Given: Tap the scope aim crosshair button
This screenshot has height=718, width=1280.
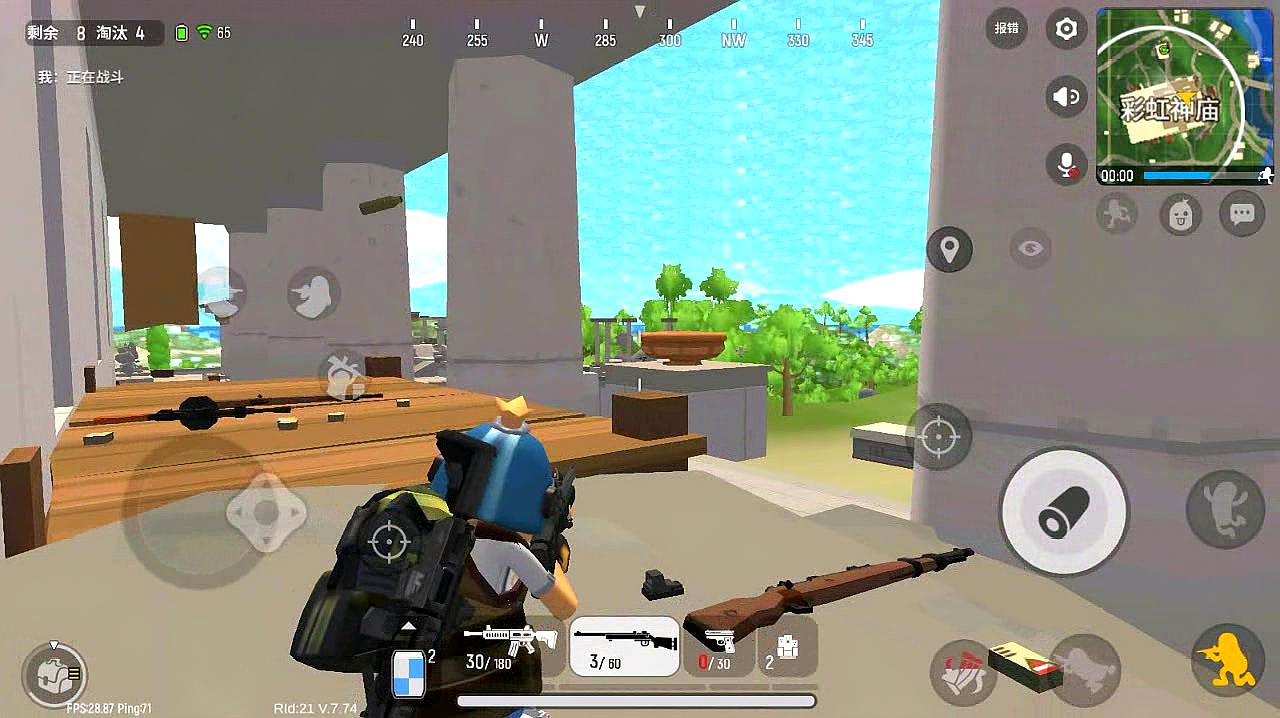Looking at the screenshot, I should [x=938, y=436].
